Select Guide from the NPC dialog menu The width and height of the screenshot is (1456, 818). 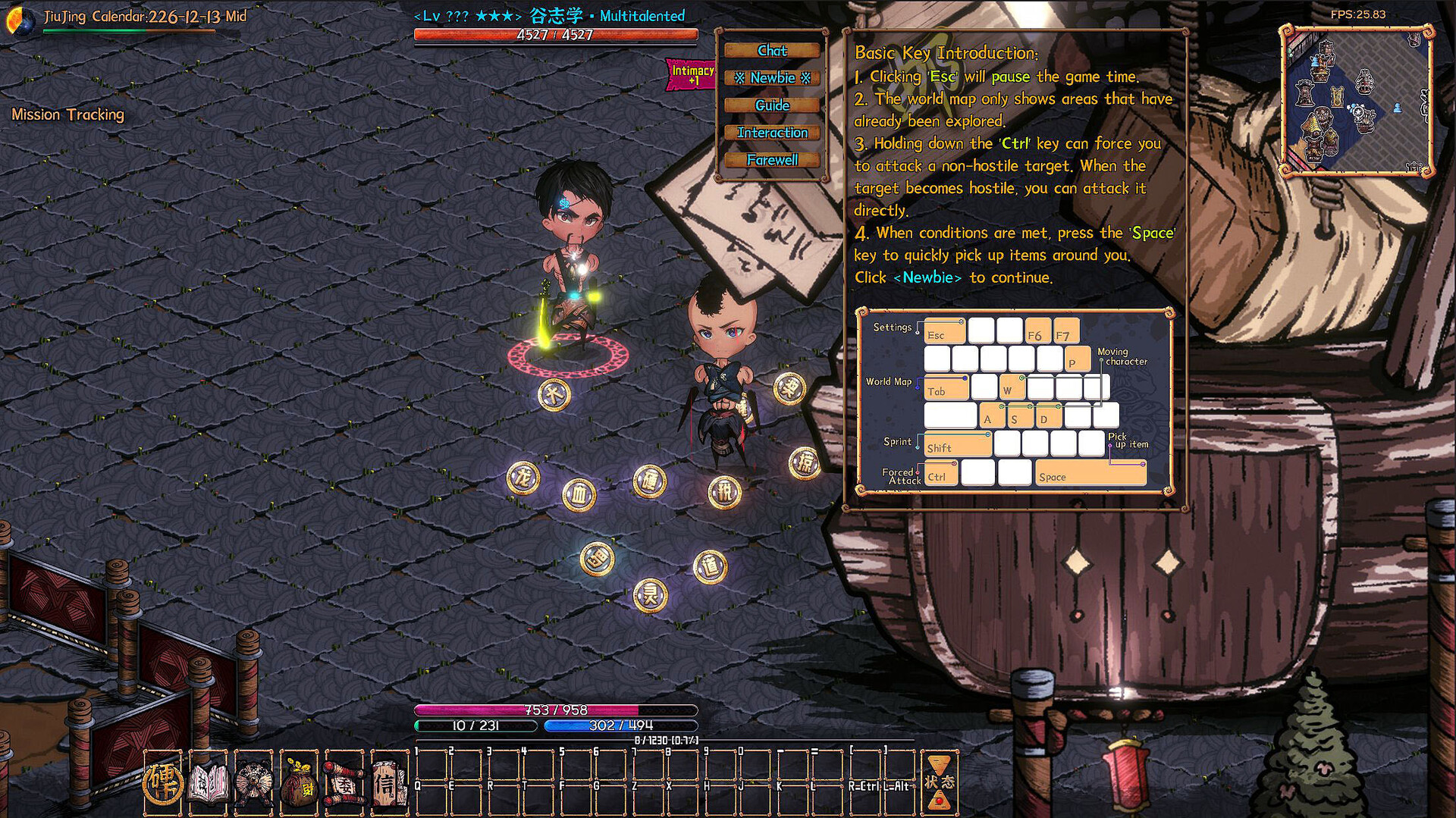tap(772, 105)
